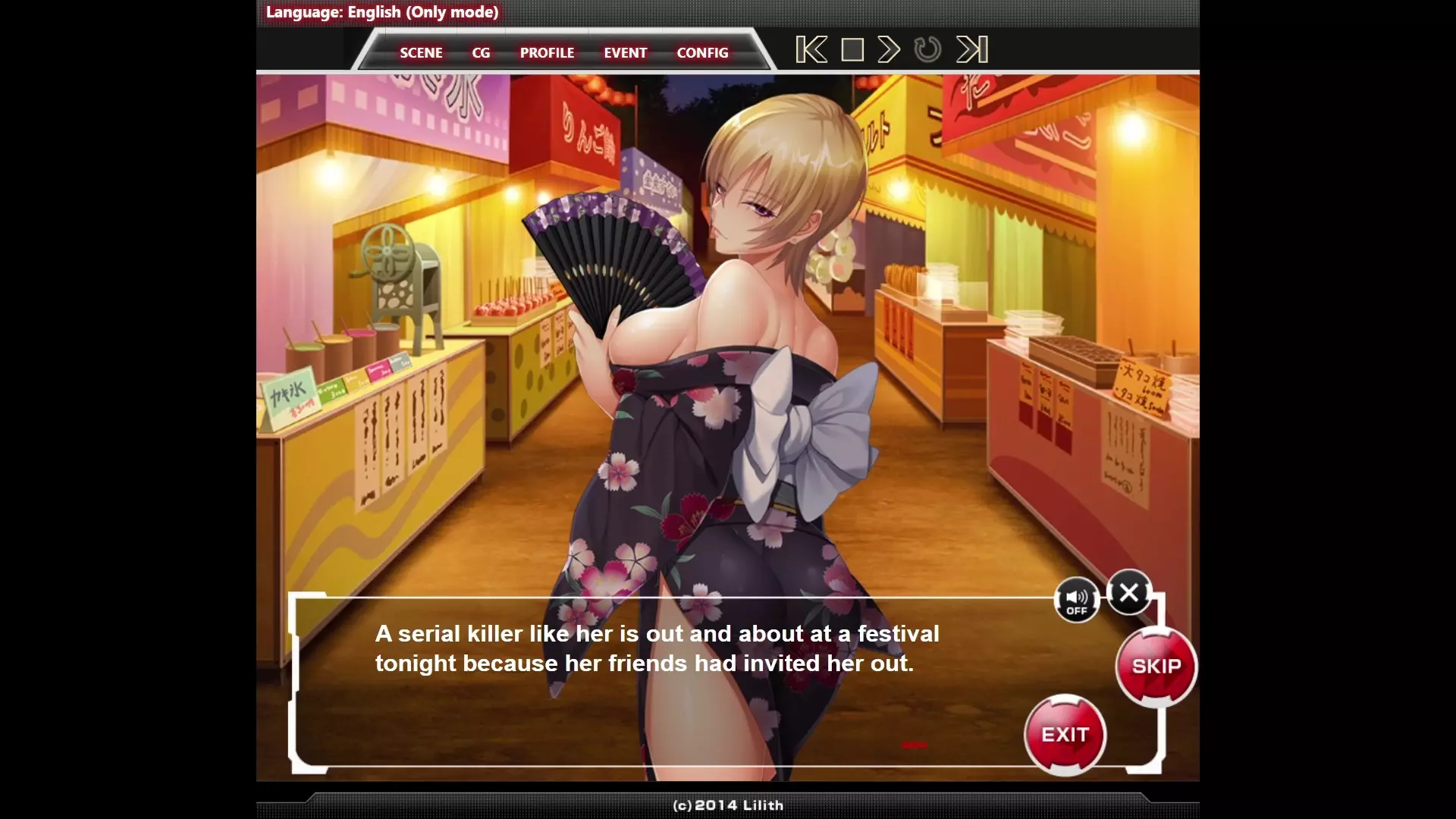
Task: Close the dialogue box with the X
Action: pyautogui.click(x=1128, y=592)
